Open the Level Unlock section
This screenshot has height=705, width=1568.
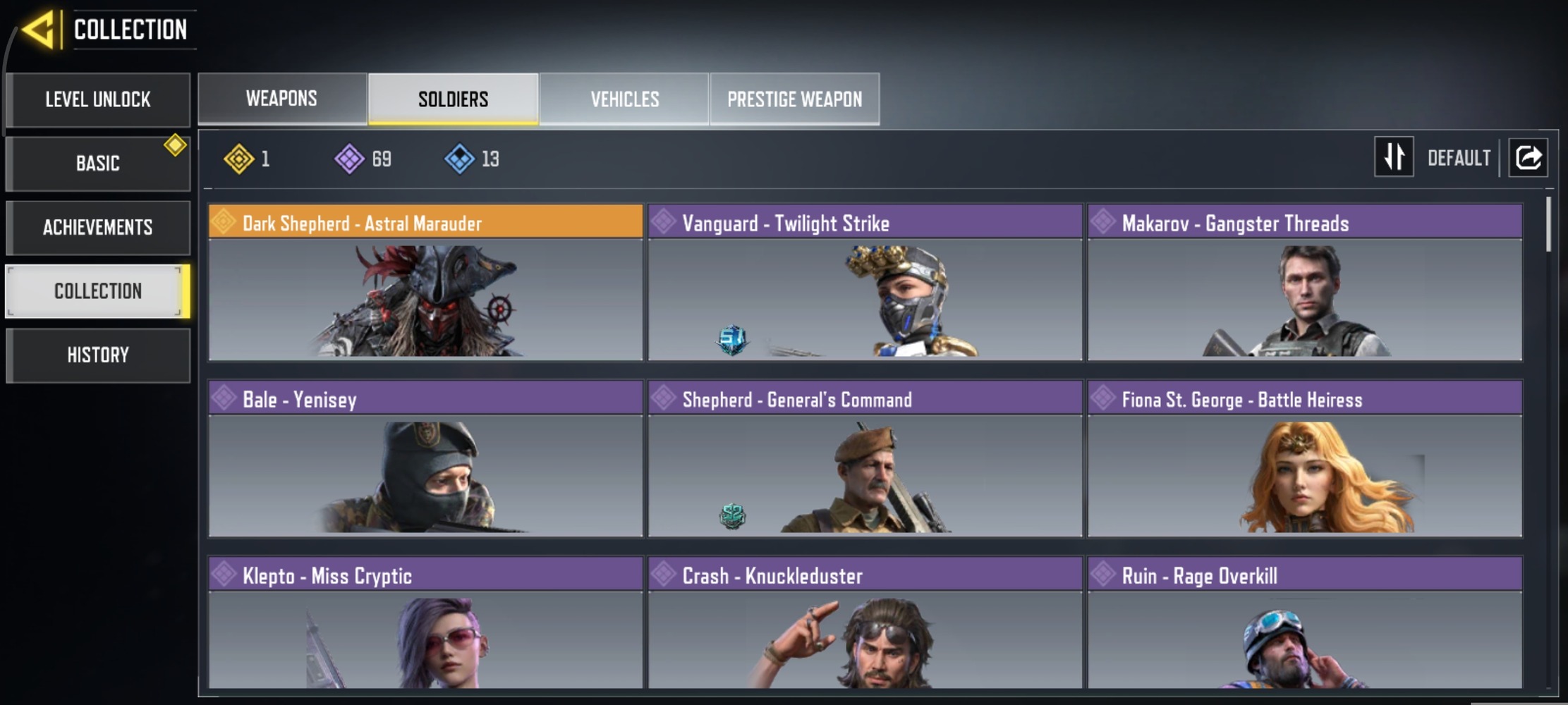coord(98,99)
